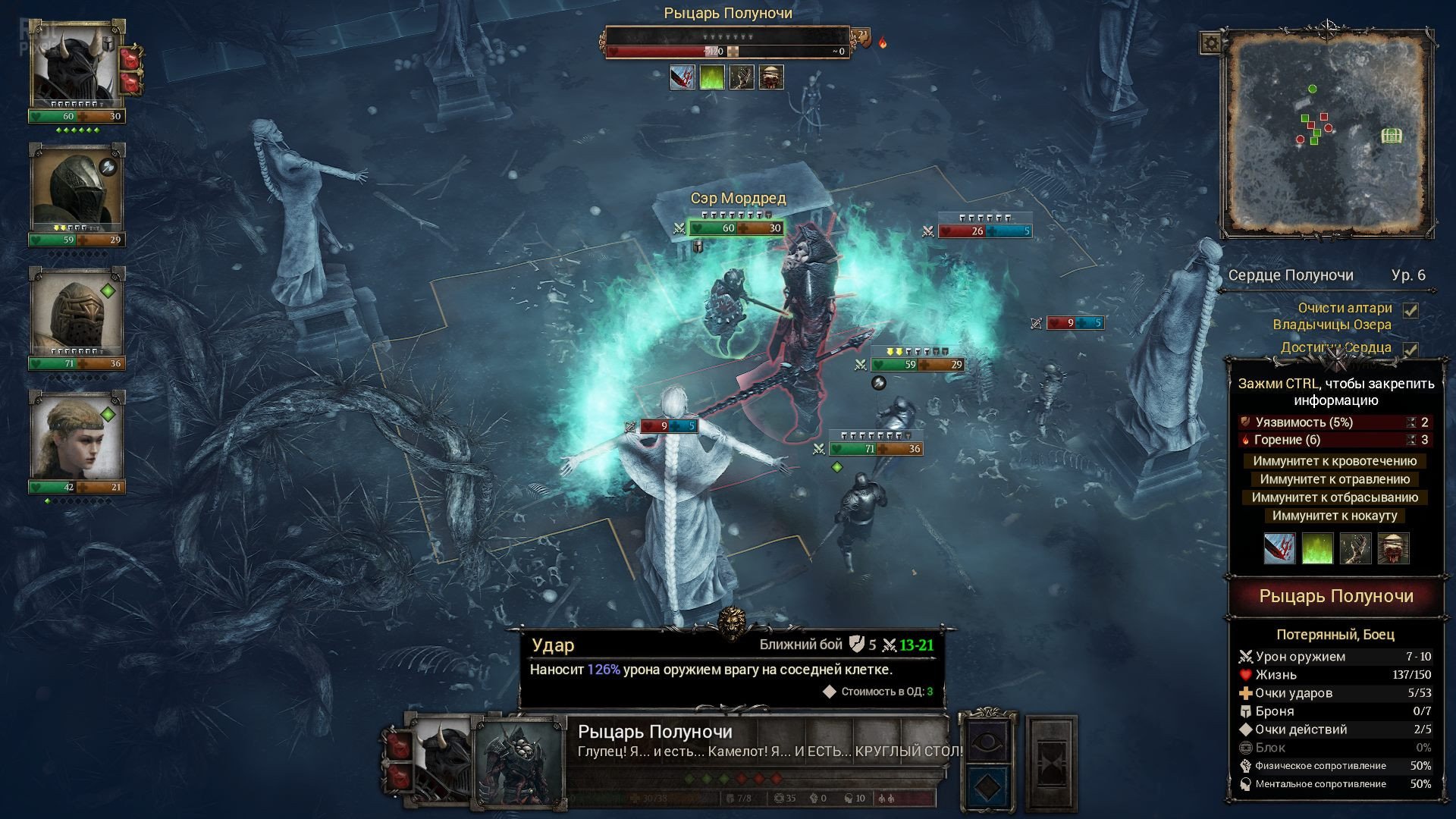Click the Midnight Knight portrait in dialogue bar
Screen dimensions: 1456x819
[x=519, y=762]
